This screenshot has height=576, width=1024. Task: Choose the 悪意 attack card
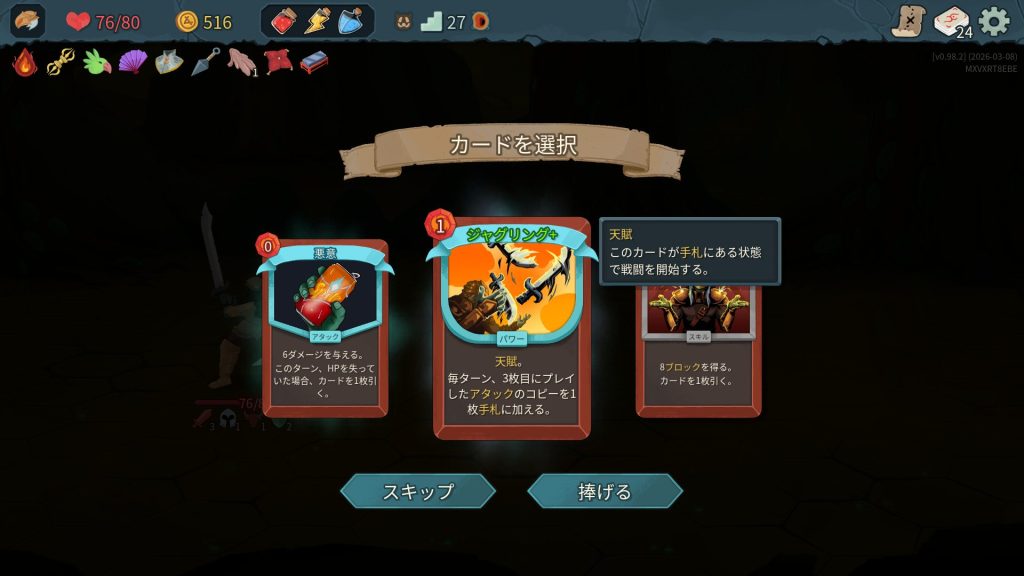click(325, 330)
